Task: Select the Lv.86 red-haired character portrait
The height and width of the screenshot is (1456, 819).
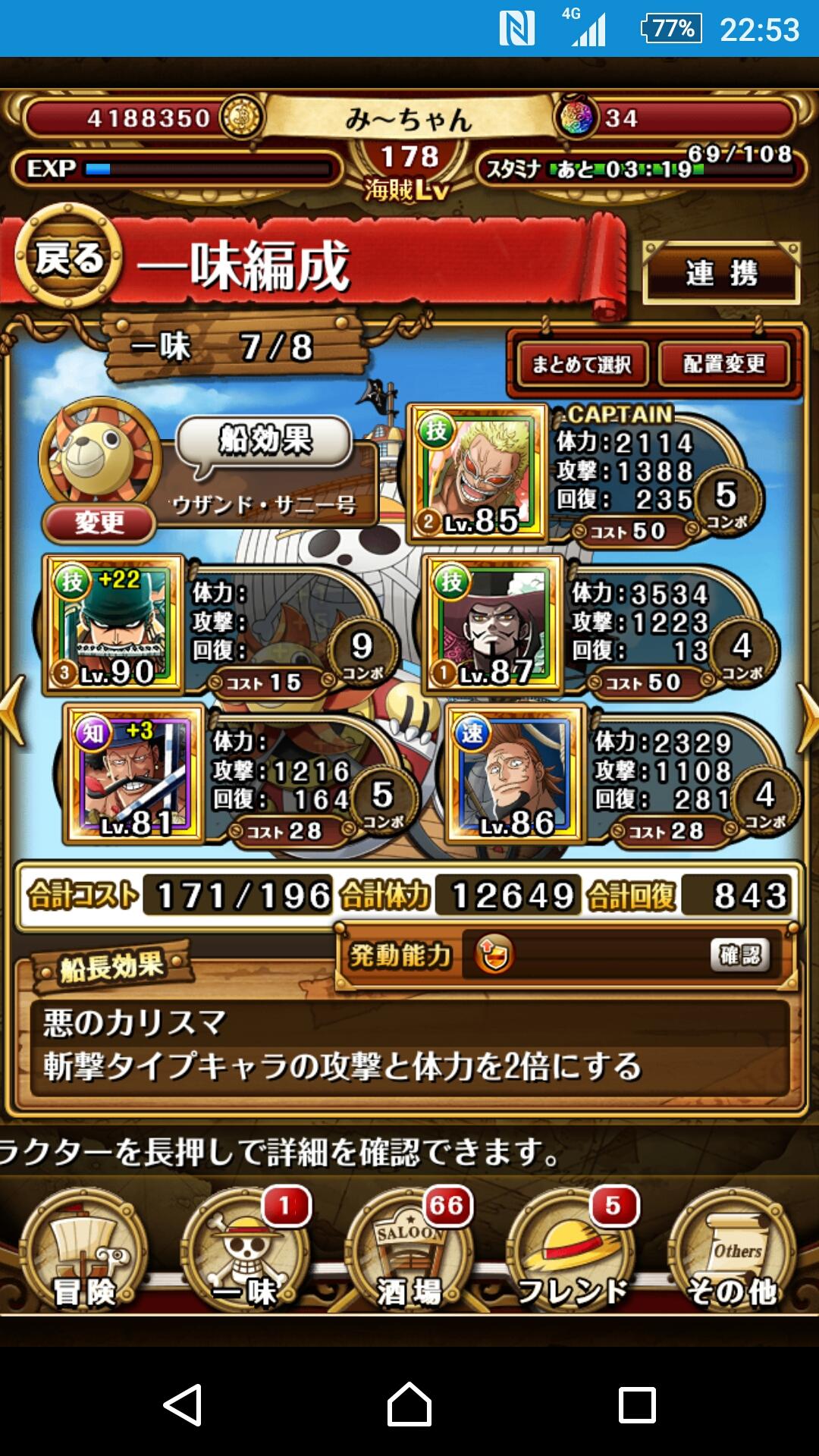Action: [516, 773]
